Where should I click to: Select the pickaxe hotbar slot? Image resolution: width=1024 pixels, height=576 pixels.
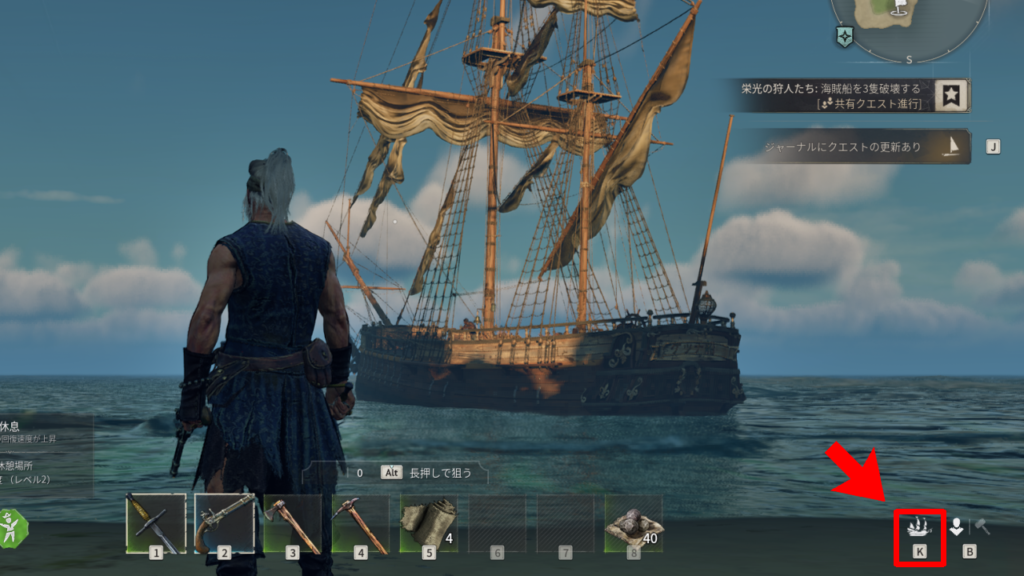pyautogui.click(x=361, y=523)
